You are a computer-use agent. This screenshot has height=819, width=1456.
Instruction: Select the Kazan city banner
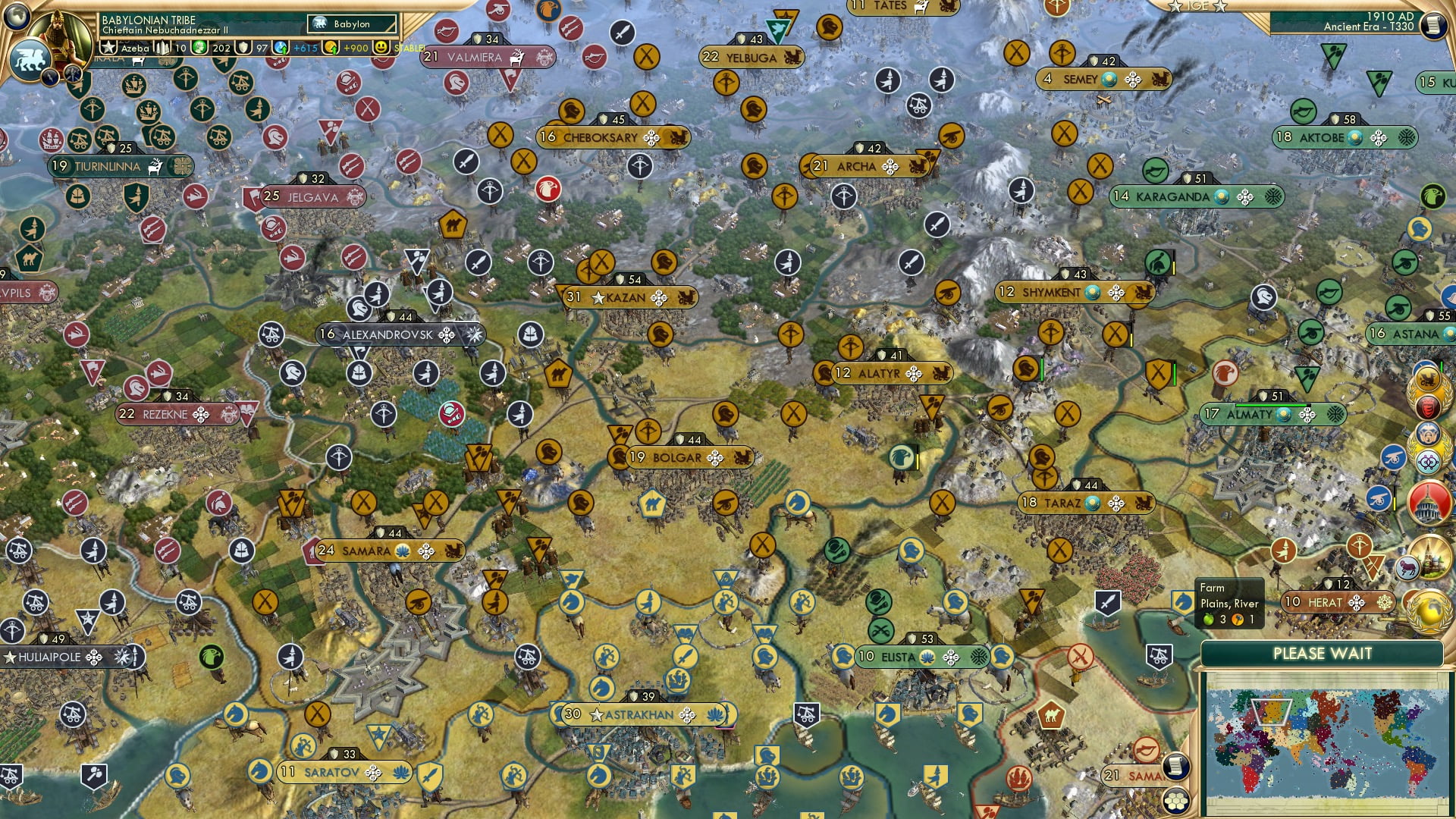pos(626,298)
